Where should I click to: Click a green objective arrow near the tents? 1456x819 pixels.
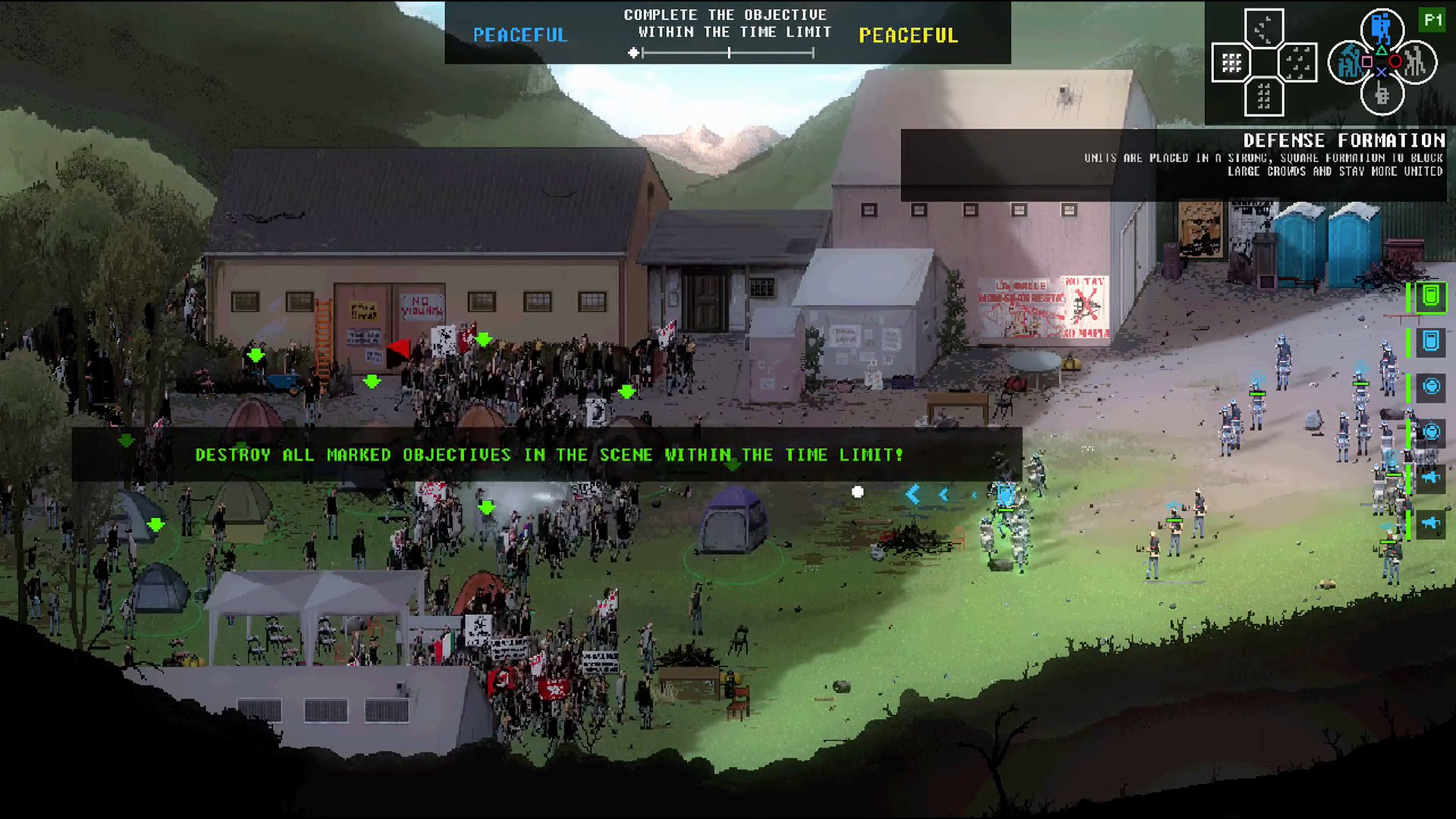(x=157, y=523)
